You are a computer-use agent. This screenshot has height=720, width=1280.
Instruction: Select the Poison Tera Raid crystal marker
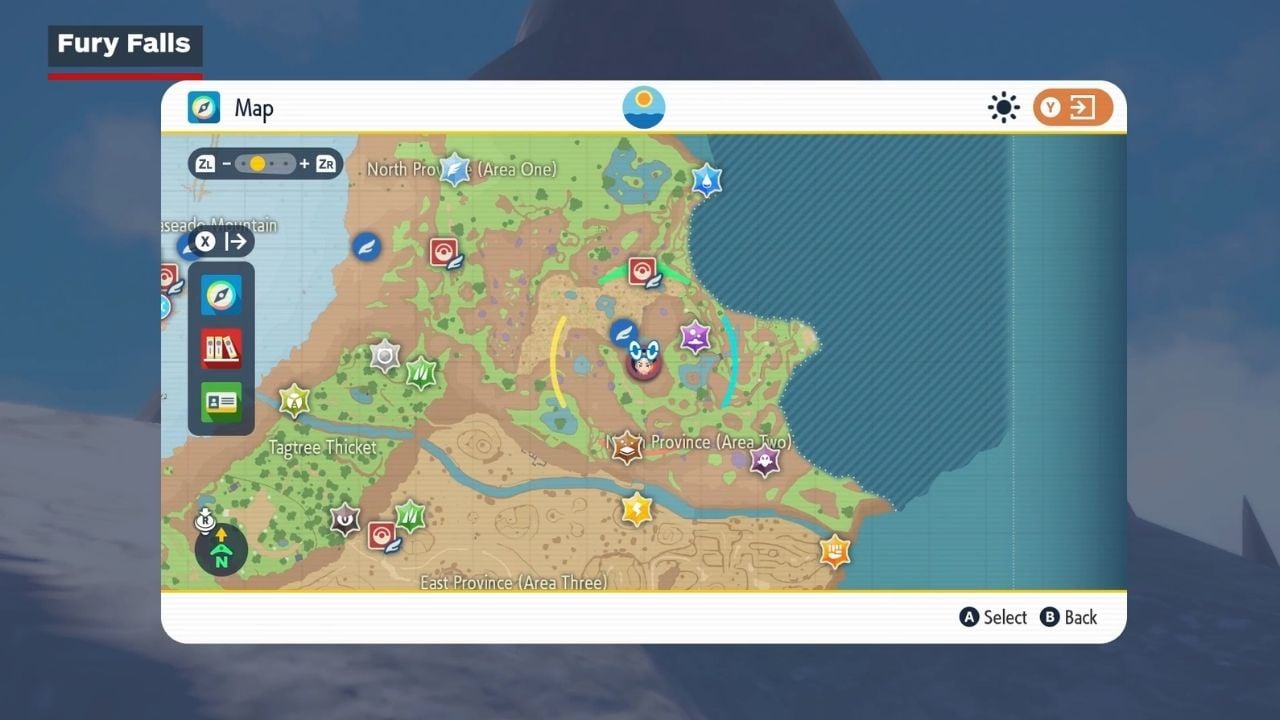[695, 336]
